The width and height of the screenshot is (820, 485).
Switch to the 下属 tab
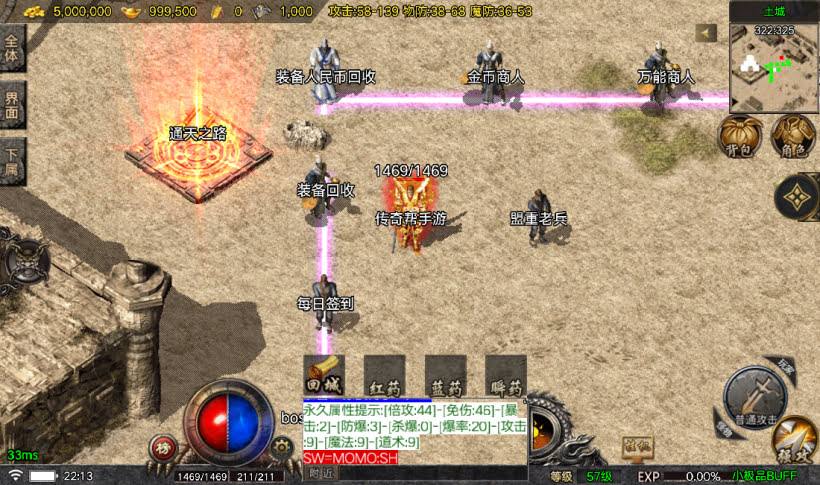tap(12, 160)
